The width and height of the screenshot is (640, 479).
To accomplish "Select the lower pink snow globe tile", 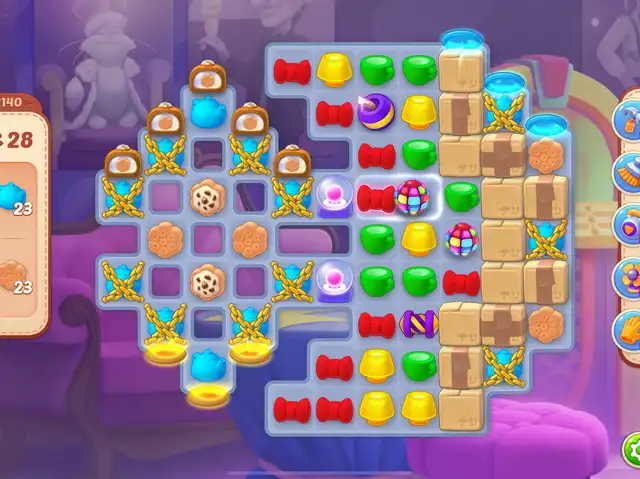I will tap(334, 281).
